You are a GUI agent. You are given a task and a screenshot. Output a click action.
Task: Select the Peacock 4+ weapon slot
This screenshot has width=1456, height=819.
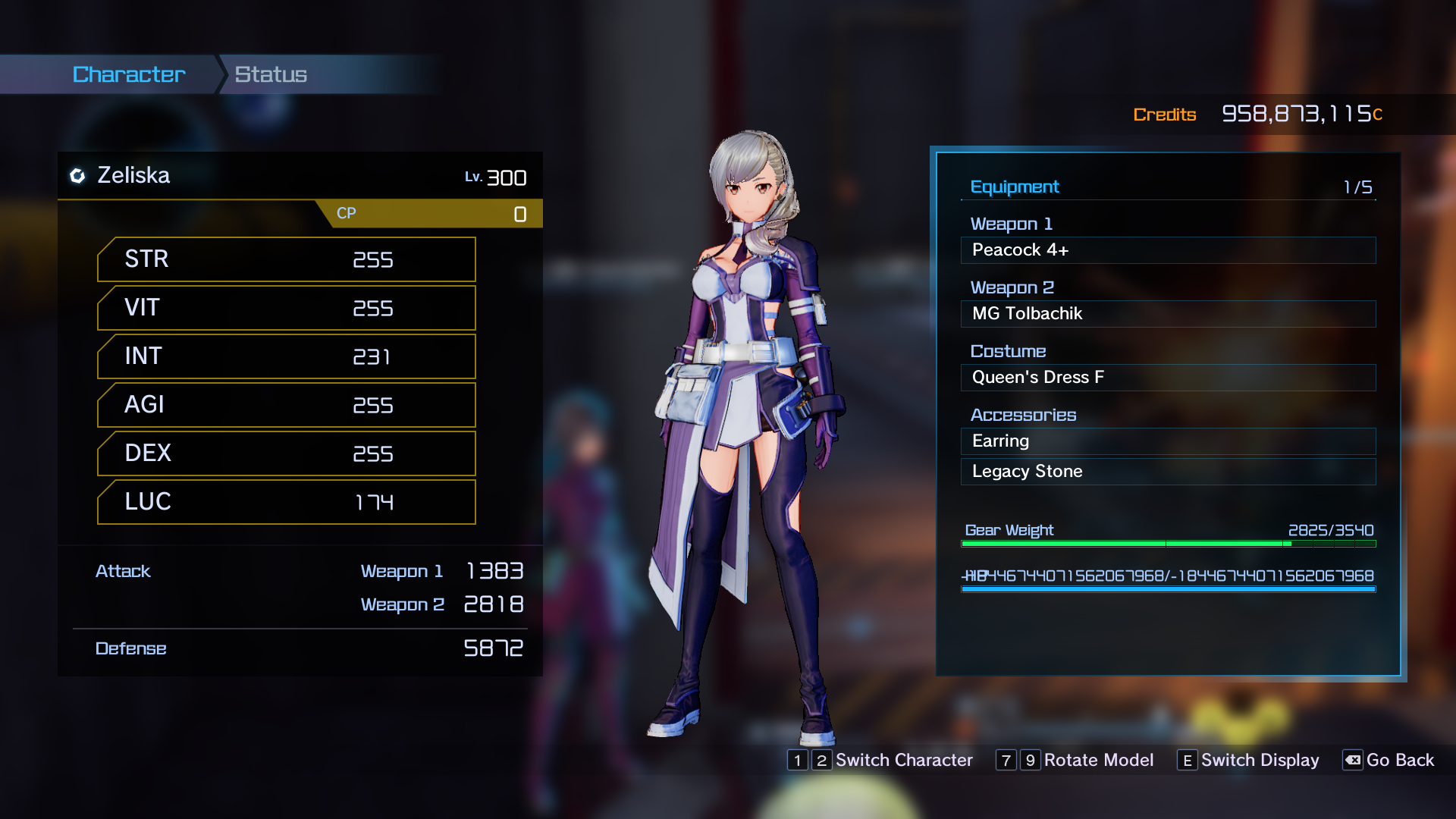point(1168,250)
